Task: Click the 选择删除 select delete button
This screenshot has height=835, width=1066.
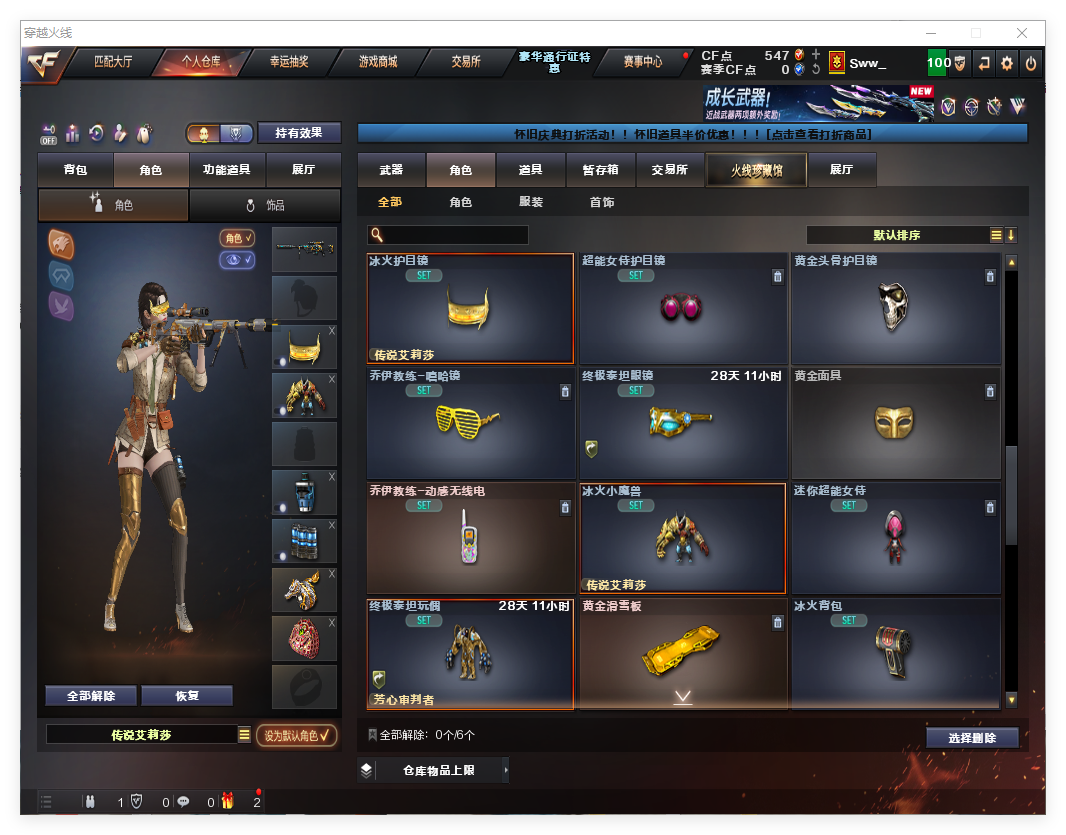Action: pos(971,738)
